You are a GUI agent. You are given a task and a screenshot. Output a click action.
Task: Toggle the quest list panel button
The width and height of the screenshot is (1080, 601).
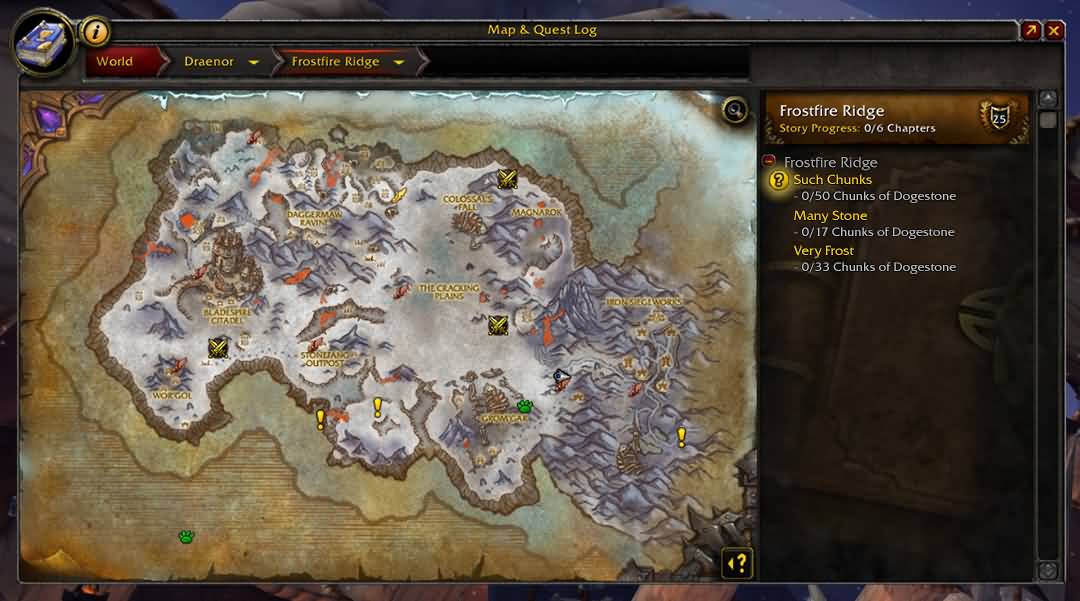738,563
